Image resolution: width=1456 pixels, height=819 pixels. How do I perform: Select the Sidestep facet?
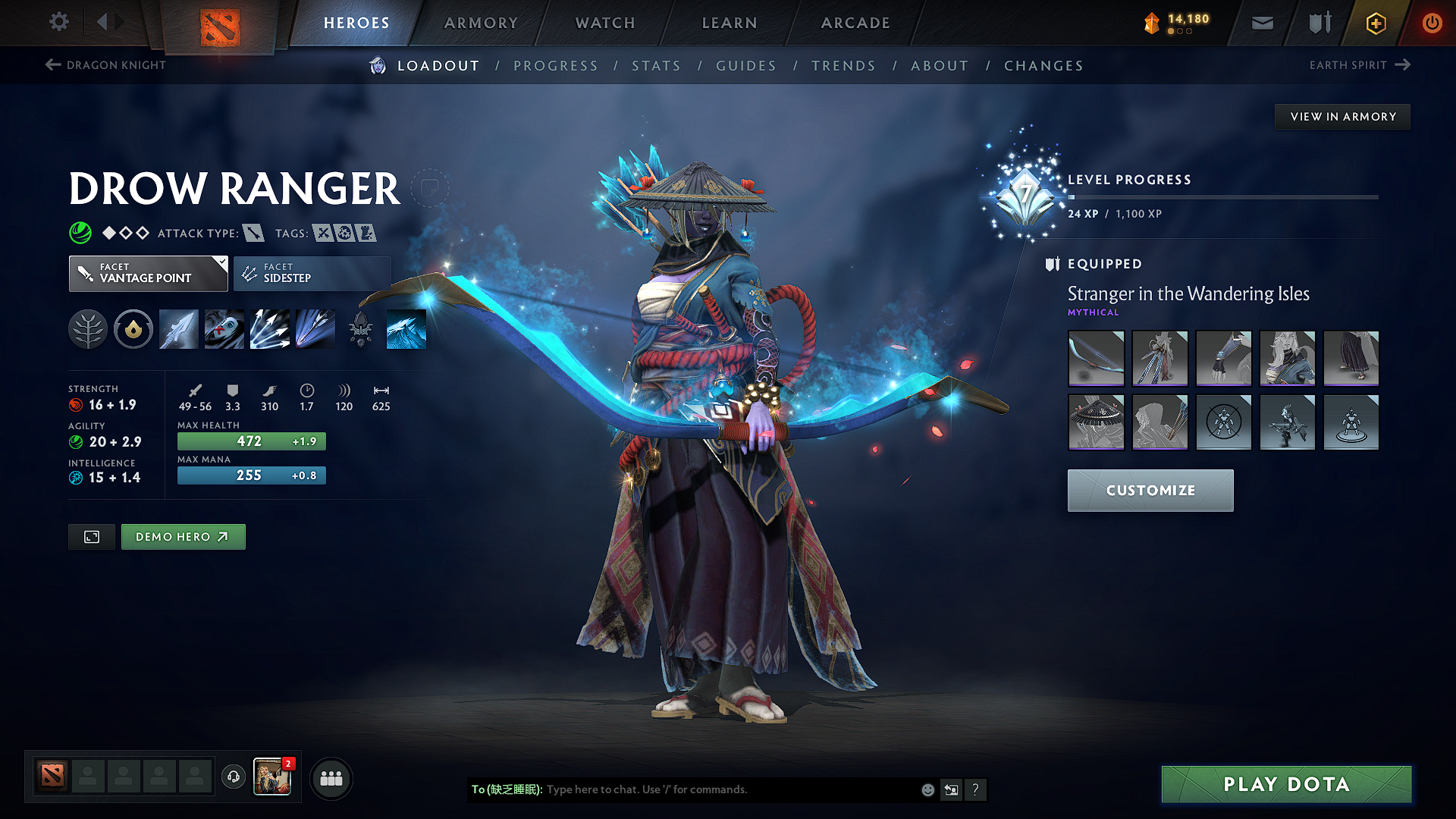pyautogui.click(x=311, y=273)
